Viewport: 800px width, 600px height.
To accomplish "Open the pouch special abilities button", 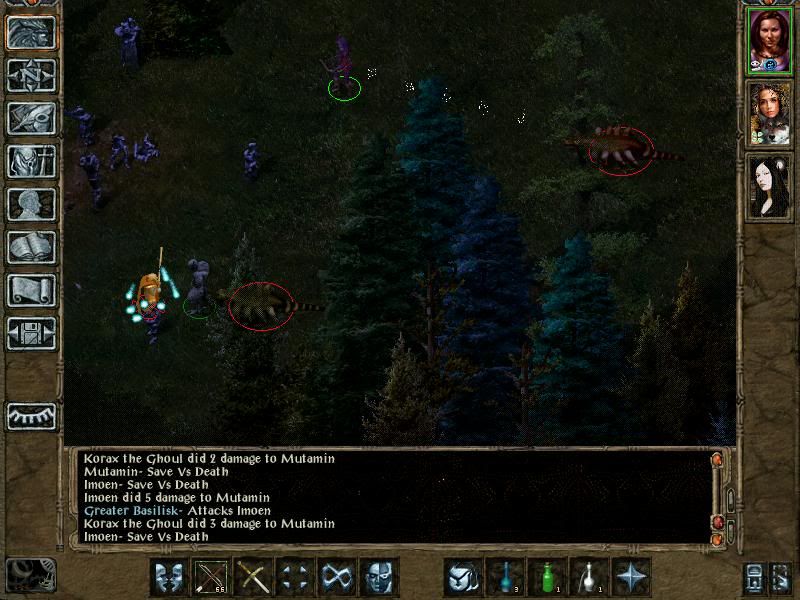I will click(x=463, y=577).
